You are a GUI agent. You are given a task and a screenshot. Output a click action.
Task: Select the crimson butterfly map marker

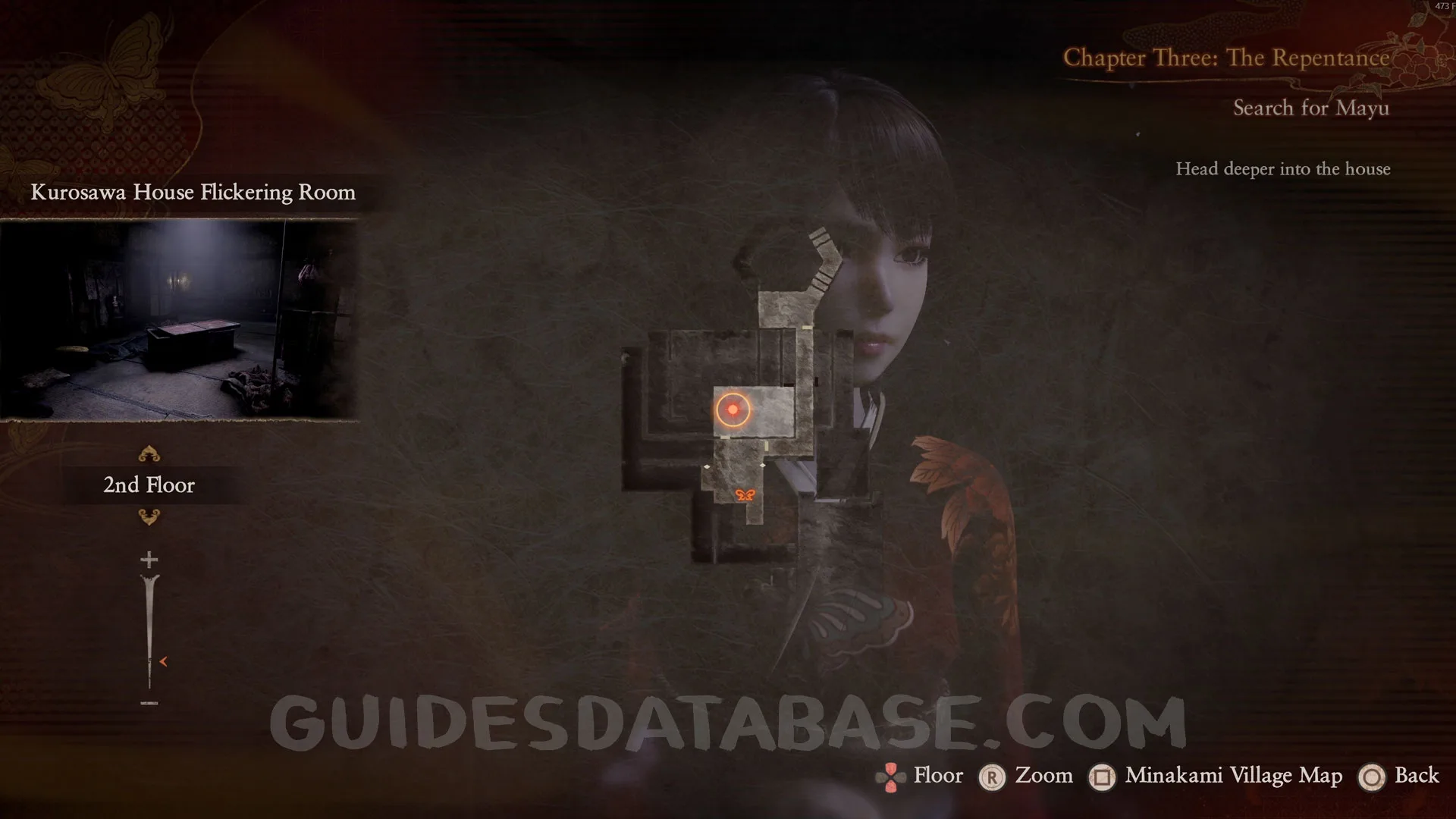point(745,495)
